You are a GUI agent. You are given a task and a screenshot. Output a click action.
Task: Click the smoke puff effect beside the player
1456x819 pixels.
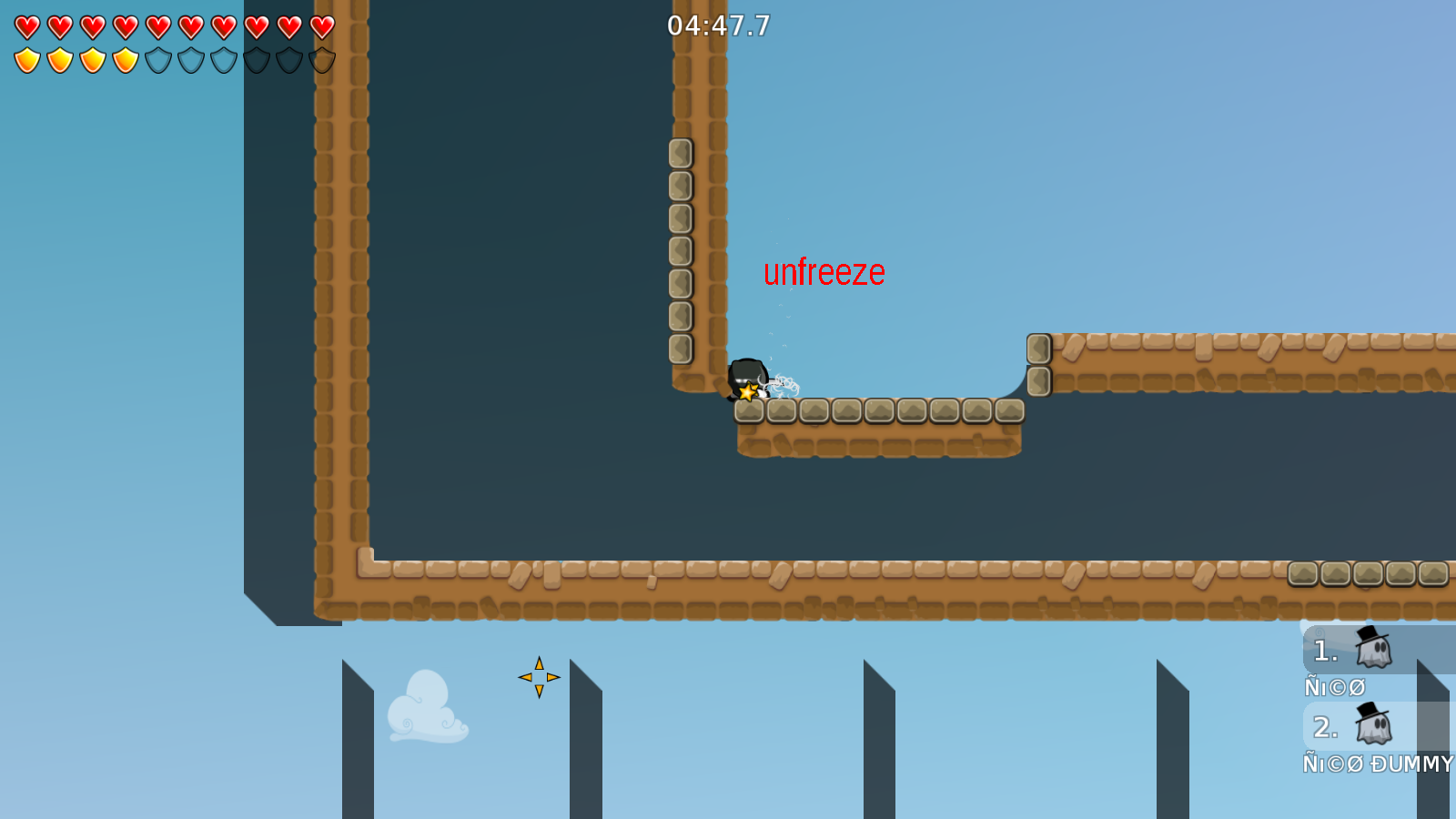tap(787, 384)
